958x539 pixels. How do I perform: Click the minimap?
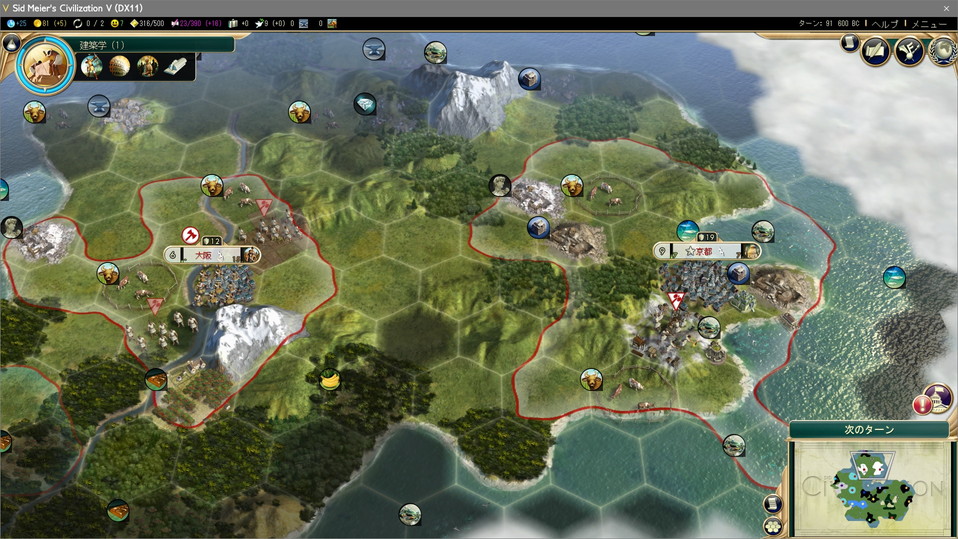[x=870, y=485]
